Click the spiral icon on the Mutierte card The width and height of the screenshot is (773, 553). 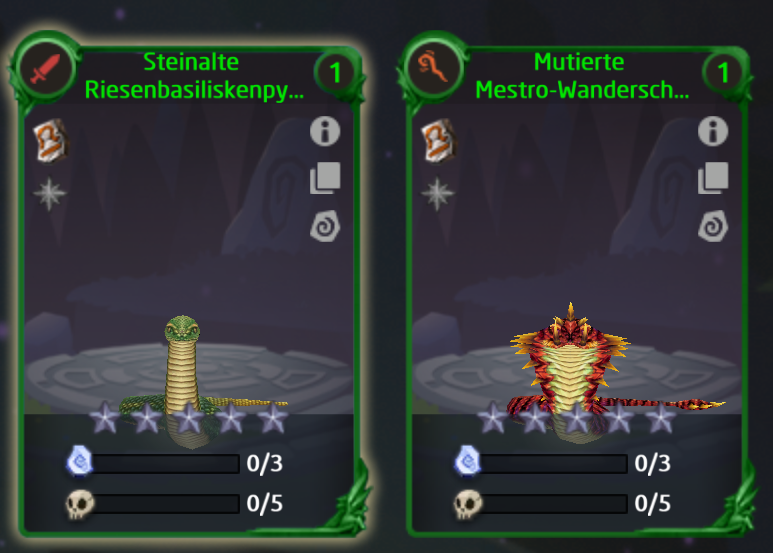(x=713, y=227)
